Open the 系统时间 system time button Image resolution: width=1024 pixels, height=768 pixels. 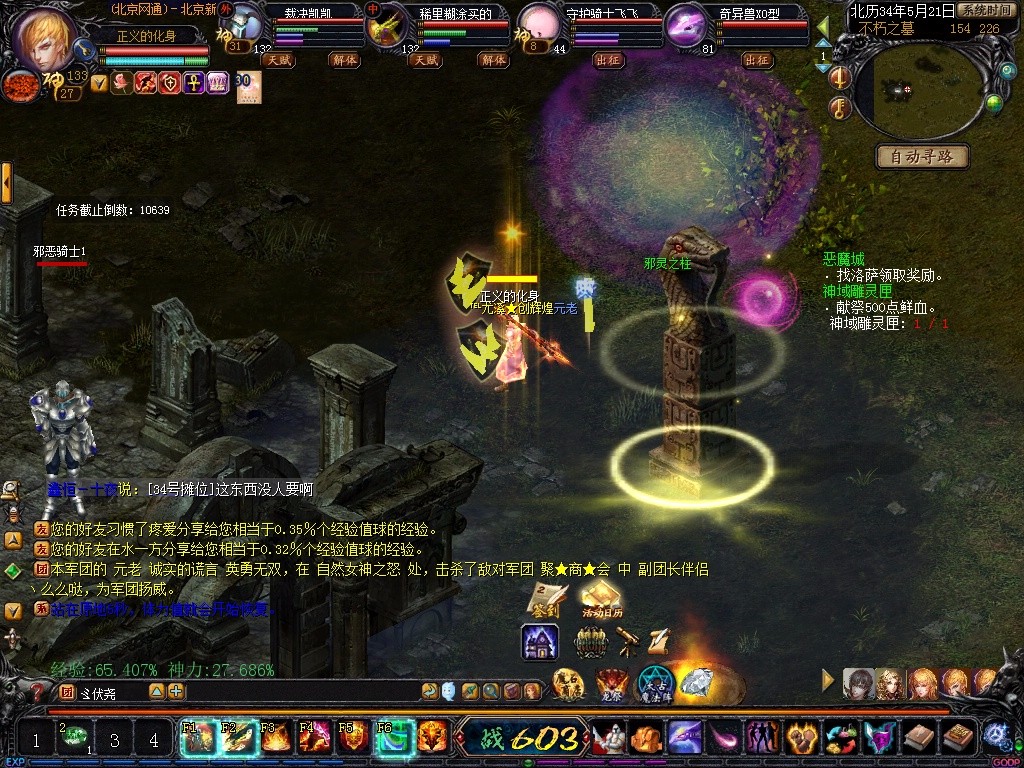point(984,10)
